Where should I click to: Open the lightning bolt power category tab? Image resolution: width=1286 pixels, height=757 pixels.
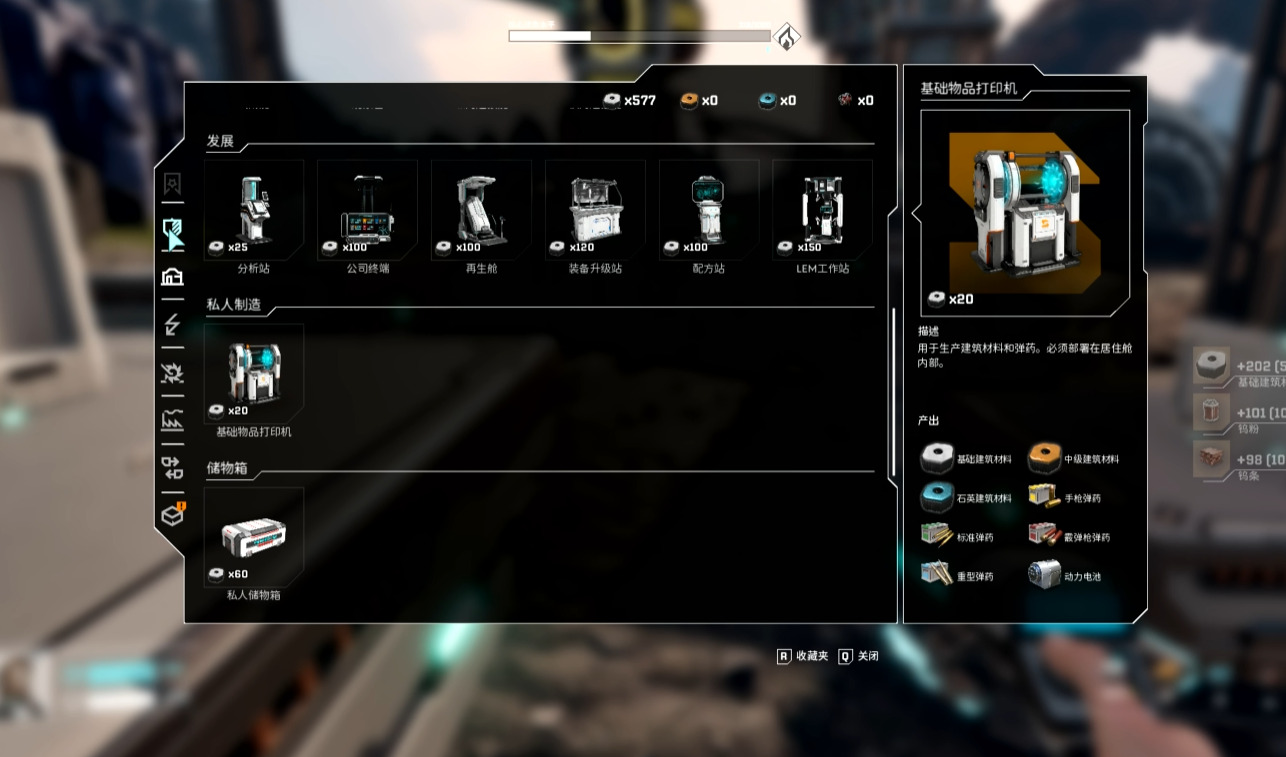172,325
